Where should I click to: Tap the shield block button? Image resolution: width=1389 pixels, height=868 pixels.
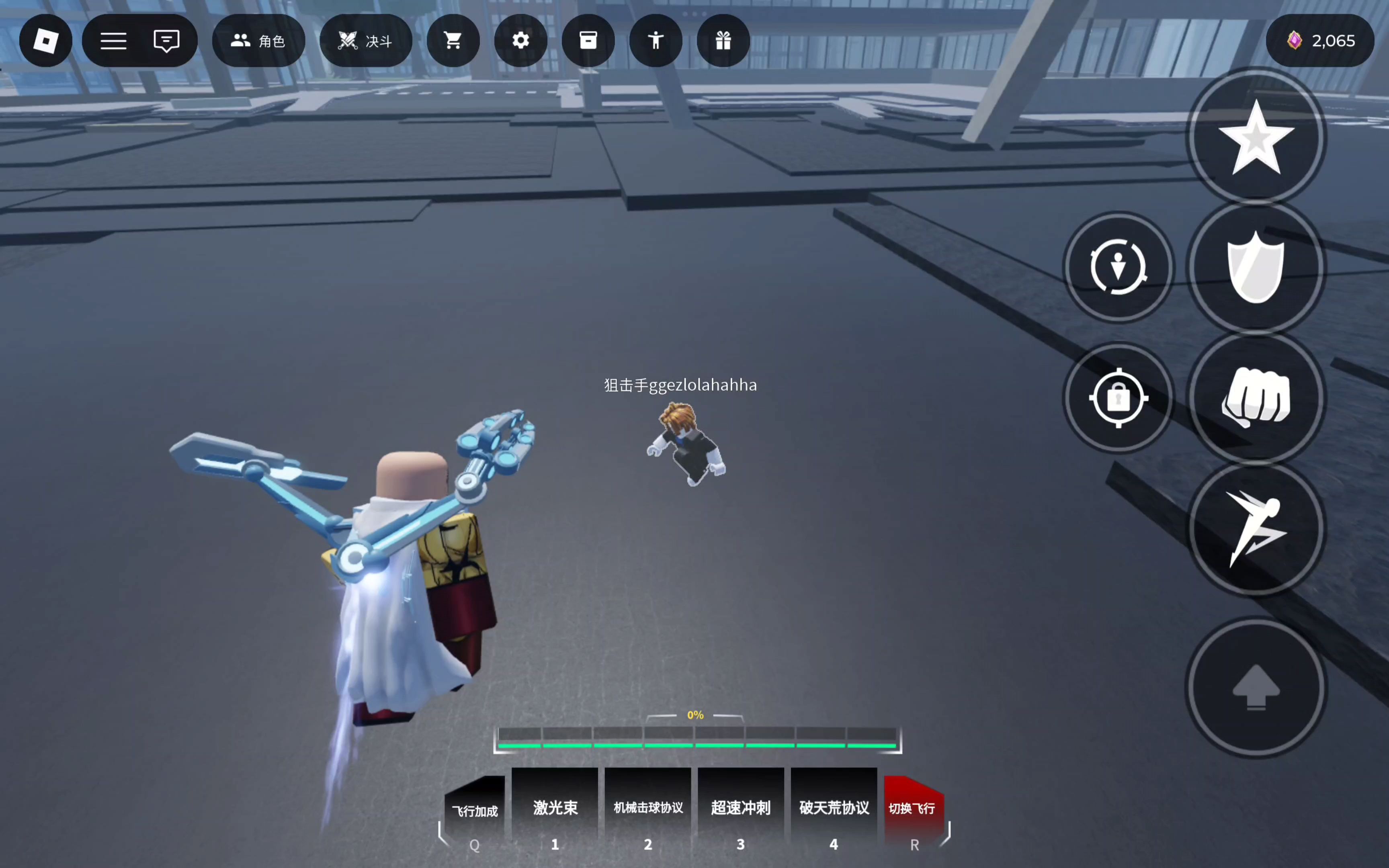tap(1256, 268)
